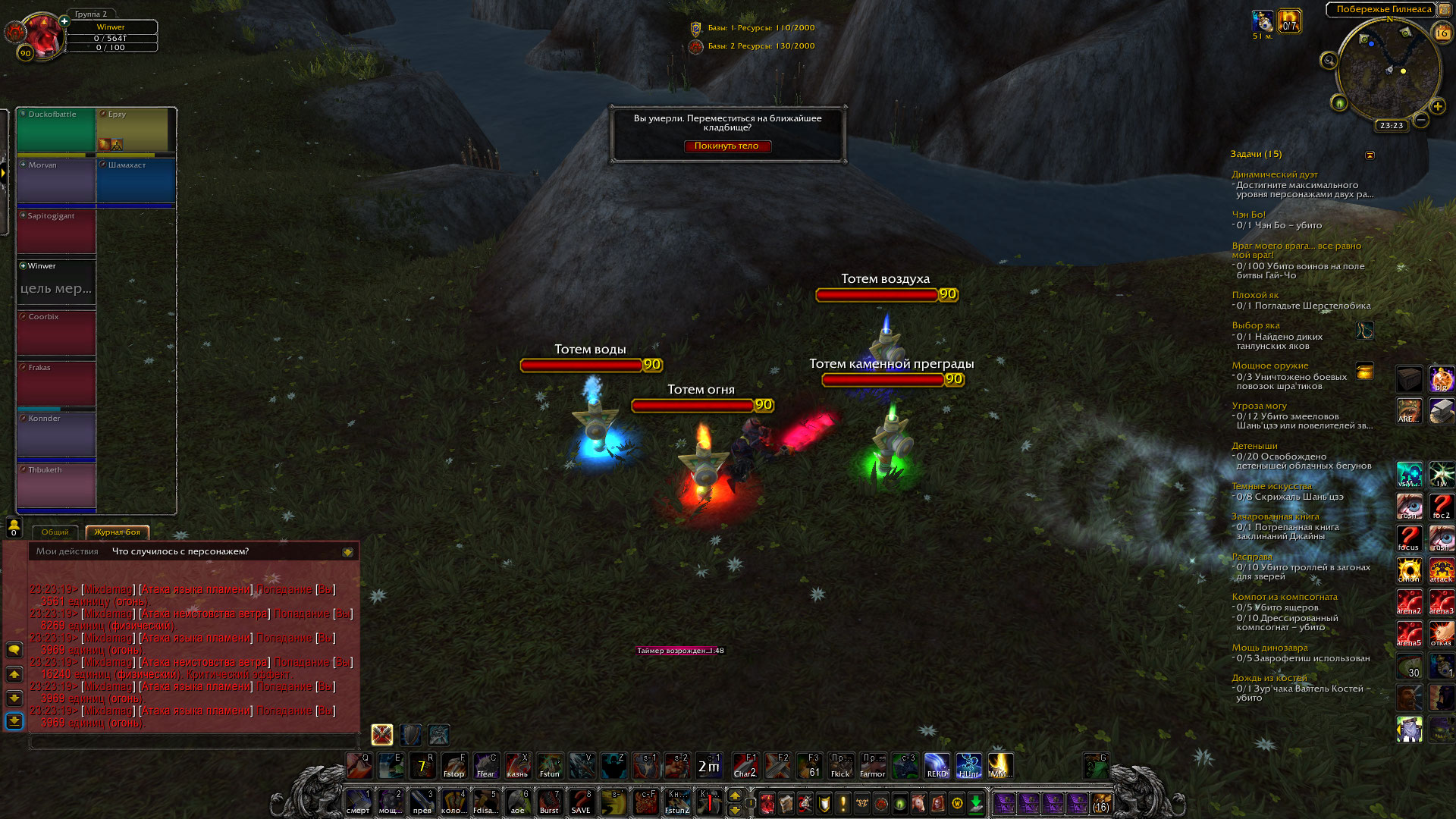
Task: Select the Мои действия log filter
Action: pyautogui.click(x=67, y=551)
